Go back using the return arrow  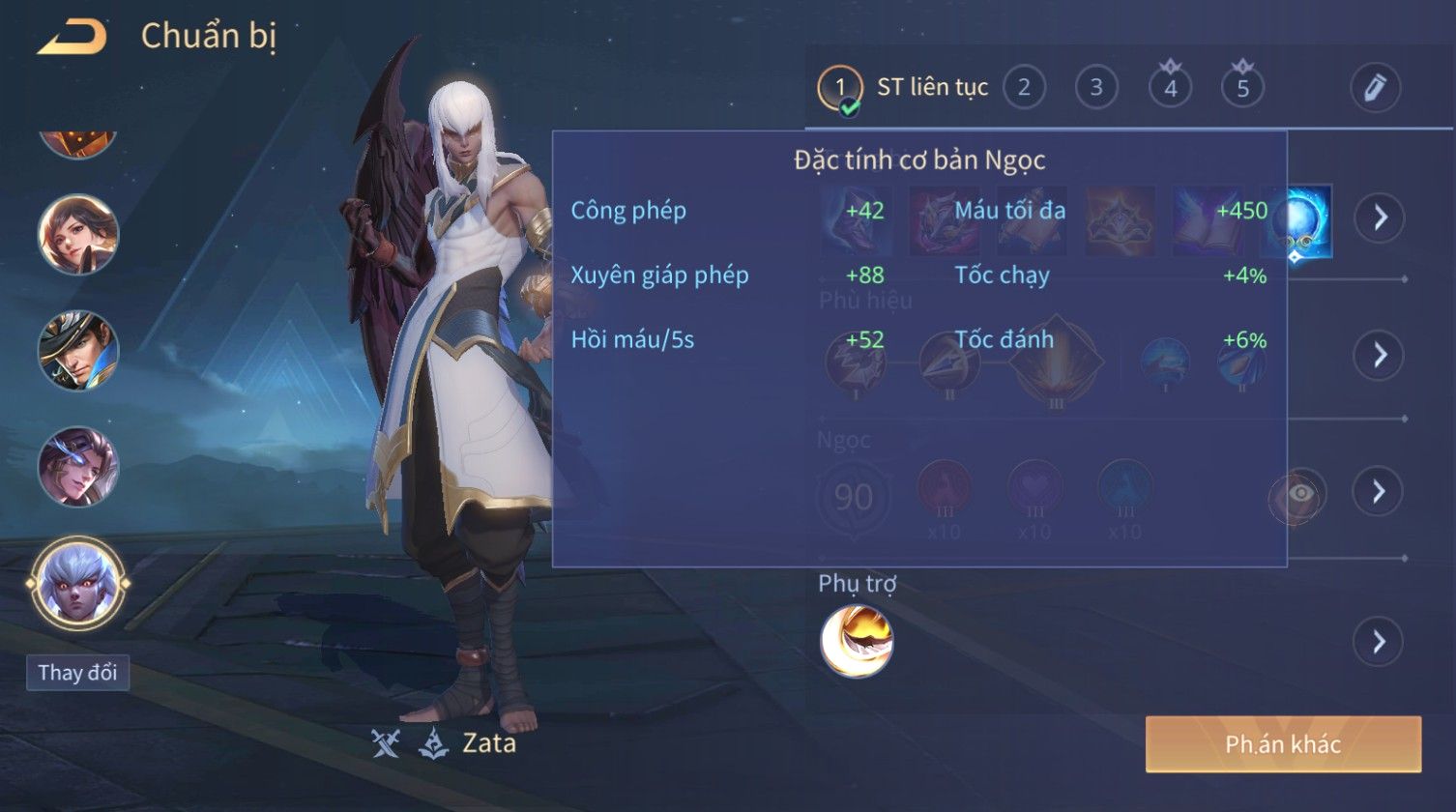(73, 38)
